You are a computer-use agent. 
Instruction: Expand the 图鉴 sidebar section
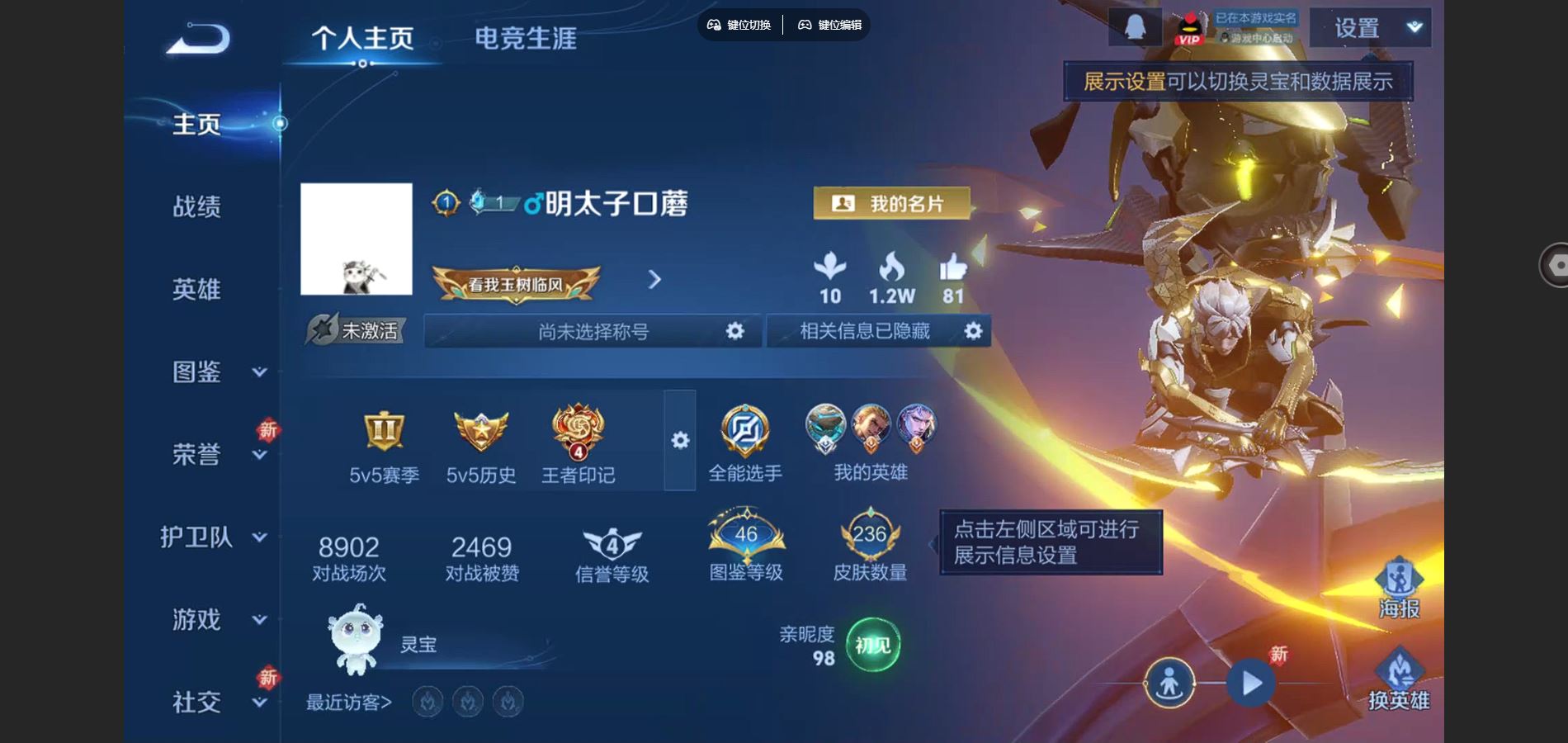258,373
